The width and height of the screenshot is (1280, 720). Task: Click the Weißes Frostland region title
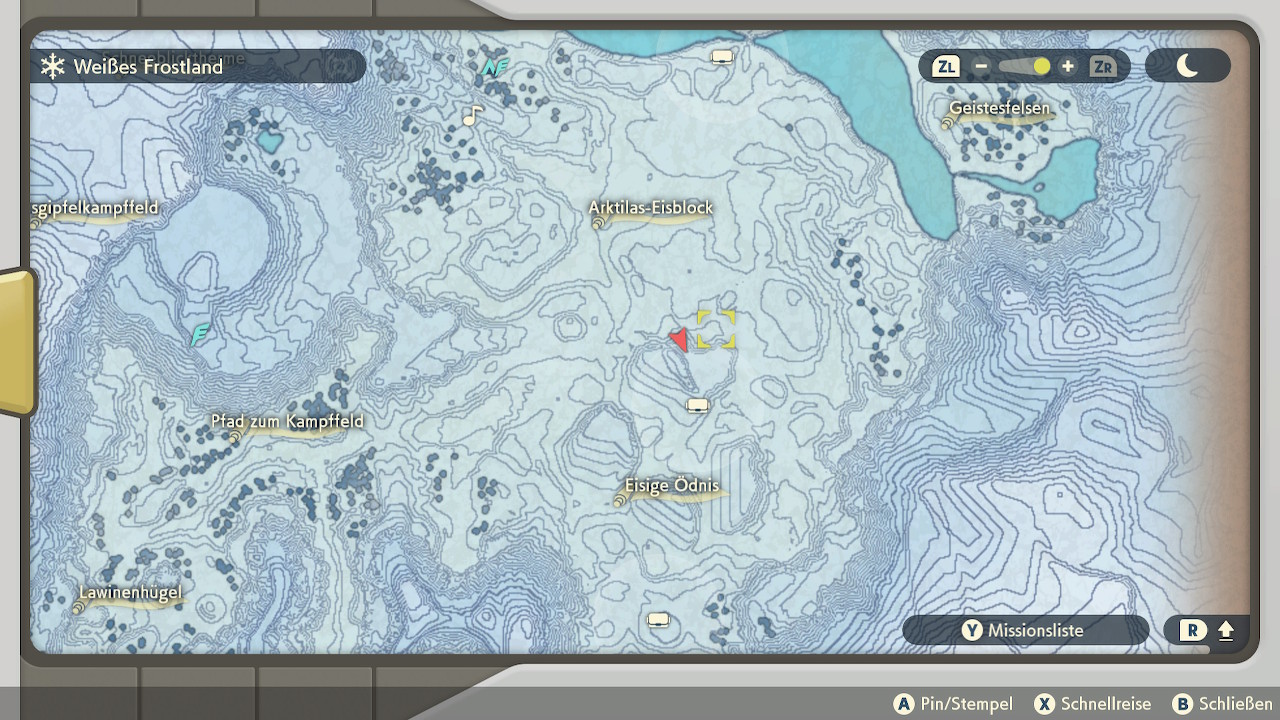147,67
